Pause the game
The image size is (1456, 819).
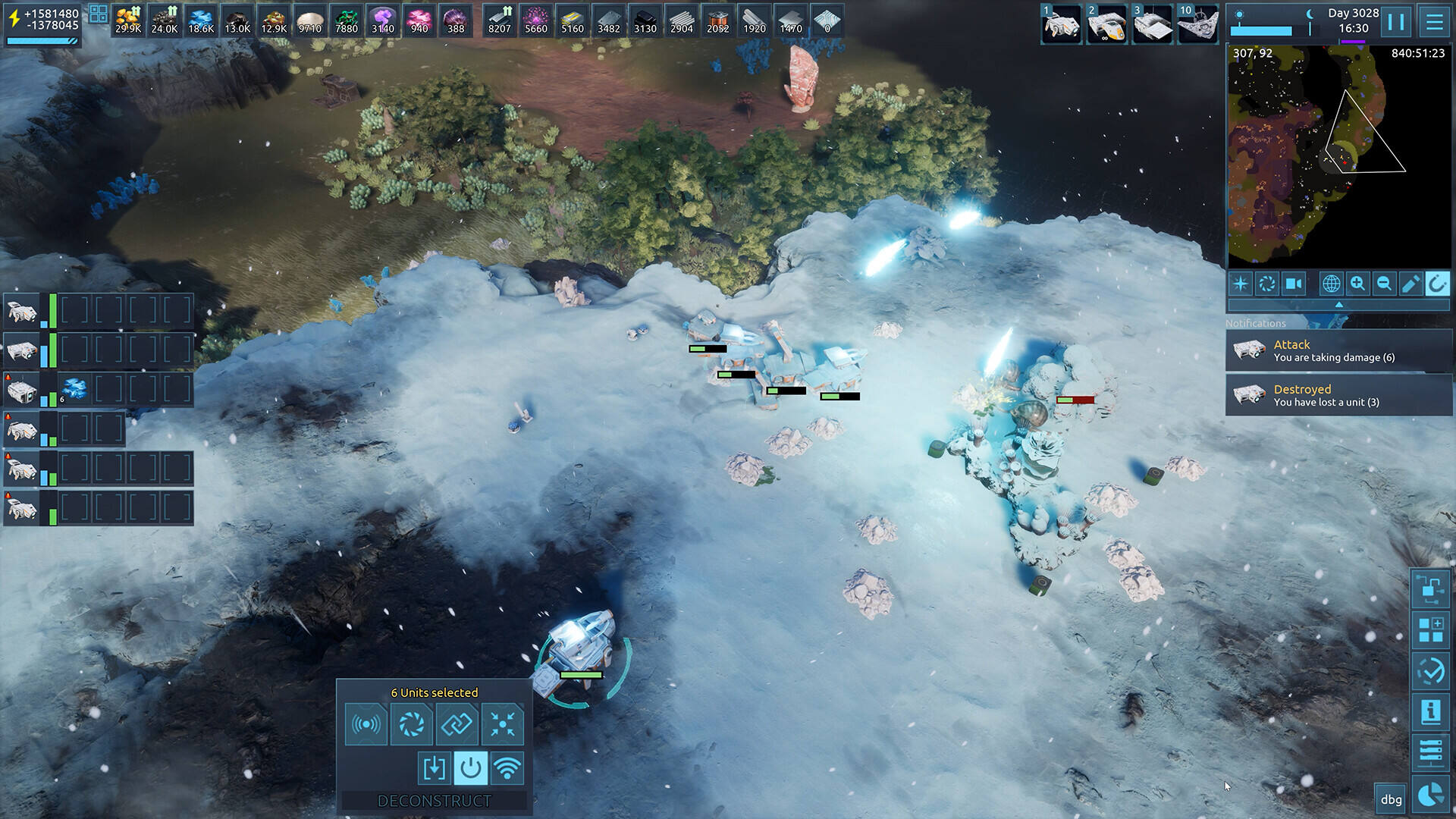point(1395,21)
